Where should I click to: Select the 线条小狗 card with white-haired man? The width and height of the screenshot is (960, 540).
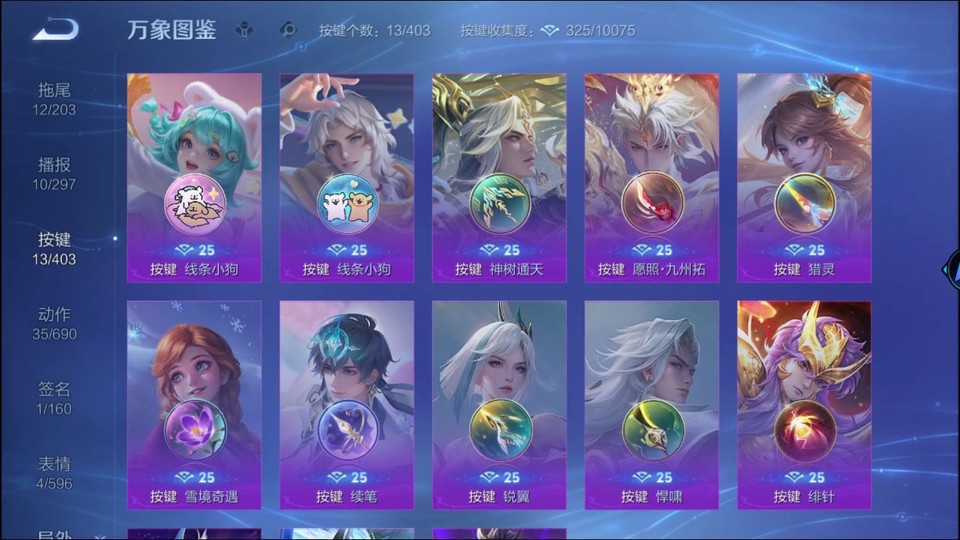pyautogui.click(x=346, y=178)
